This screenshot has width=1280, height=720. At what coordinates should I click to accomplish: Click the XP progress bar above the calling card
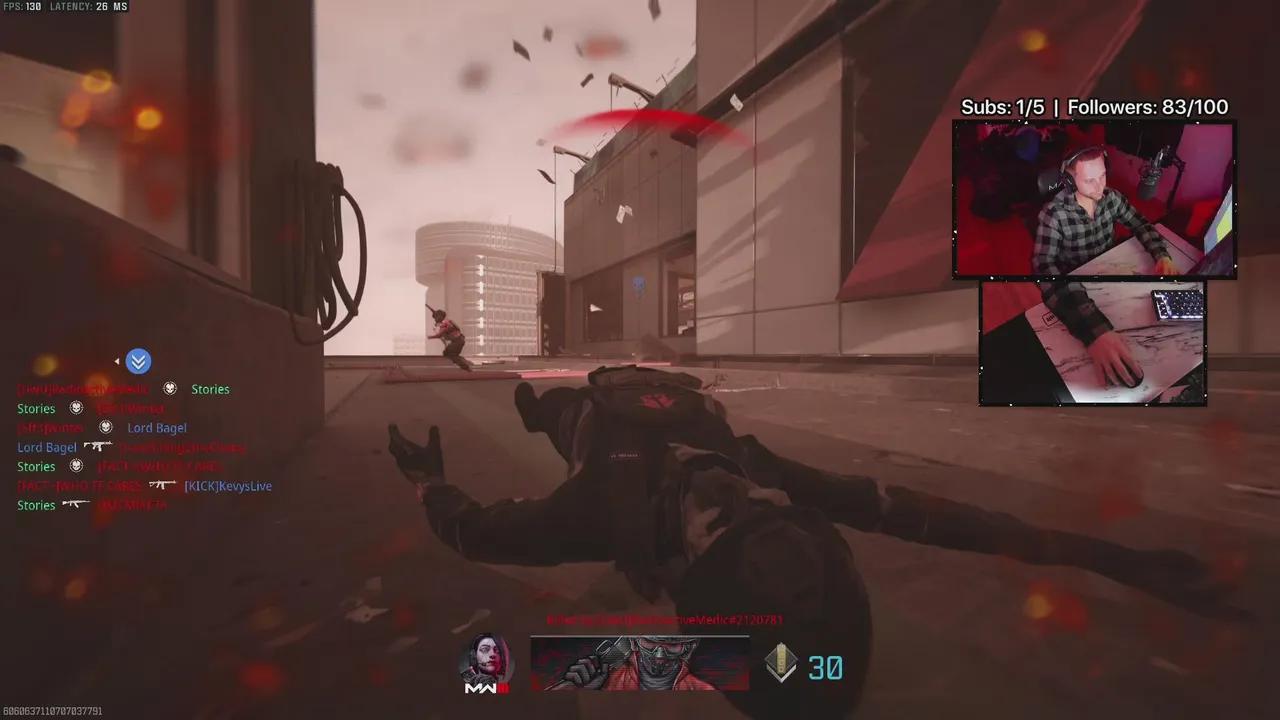point(640,634)
